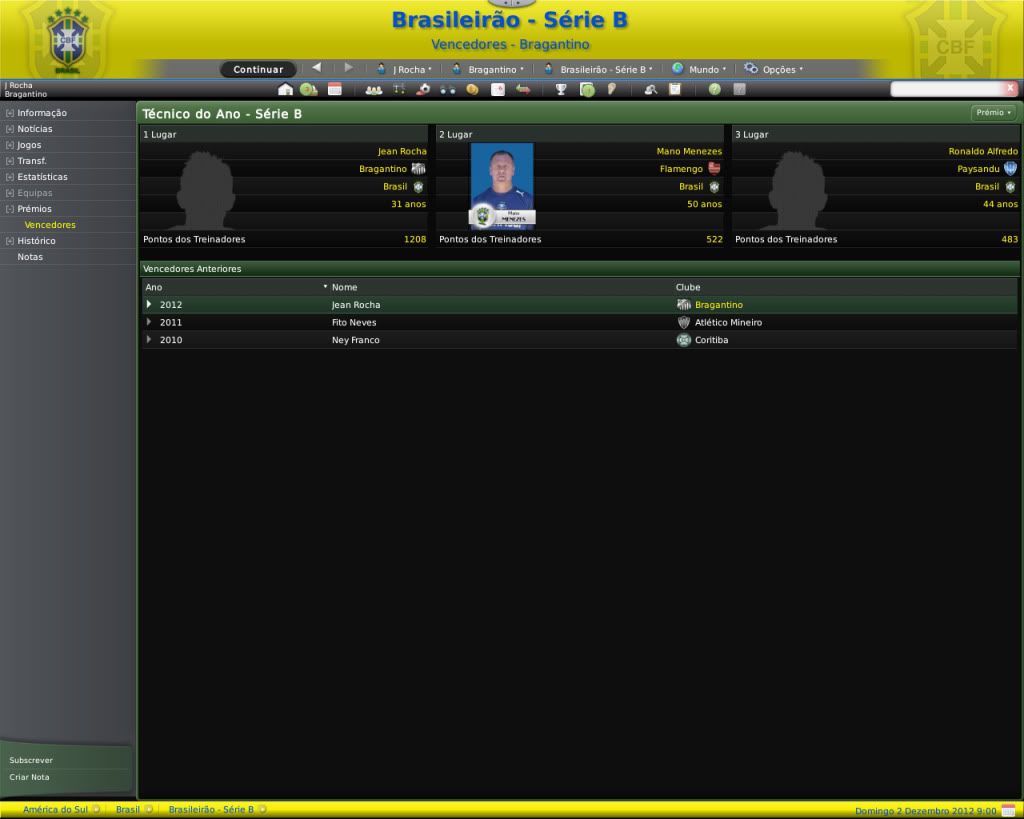Open the Prémio dropdown
The image size is (1024, 819).
(x=993, y=113)
